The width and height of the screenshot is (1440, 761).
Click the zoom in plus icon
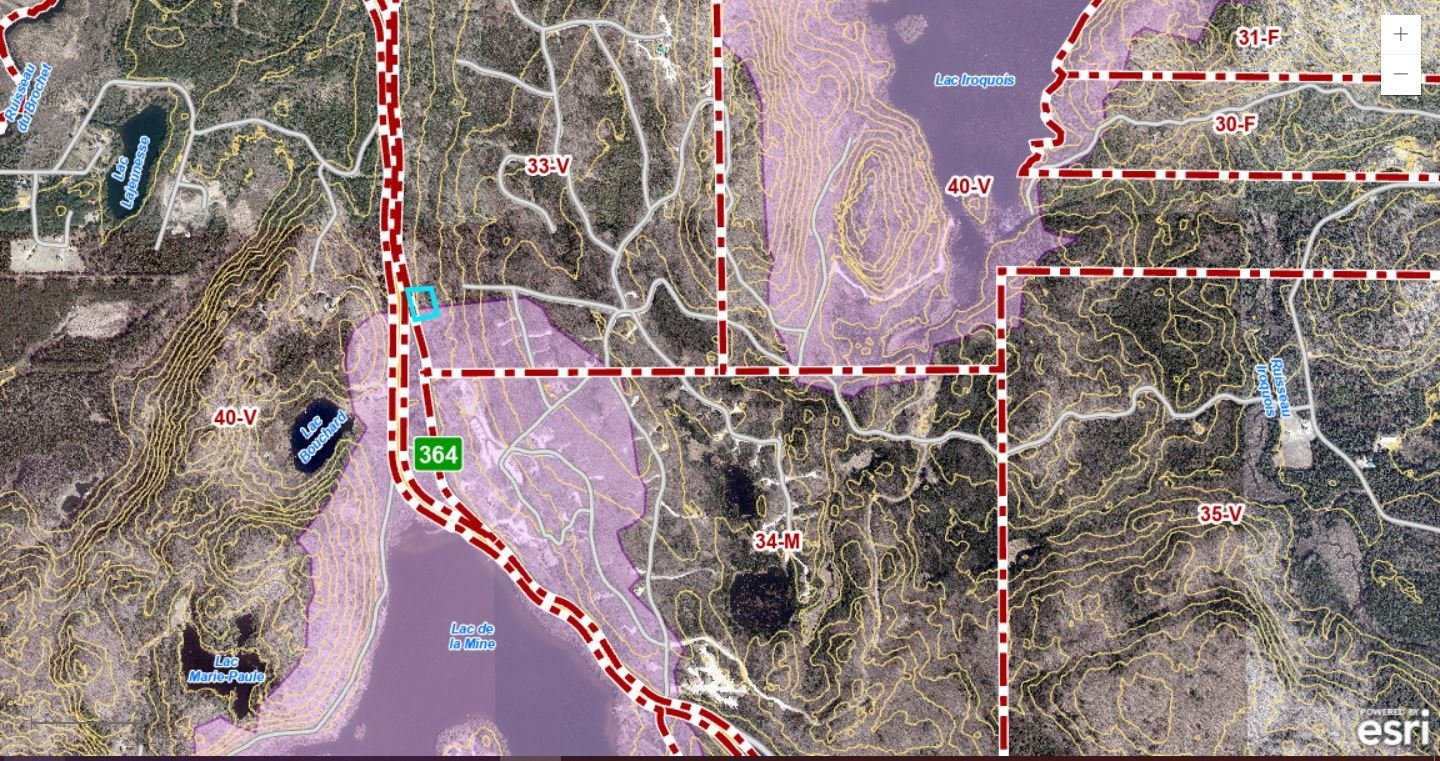1402,33
